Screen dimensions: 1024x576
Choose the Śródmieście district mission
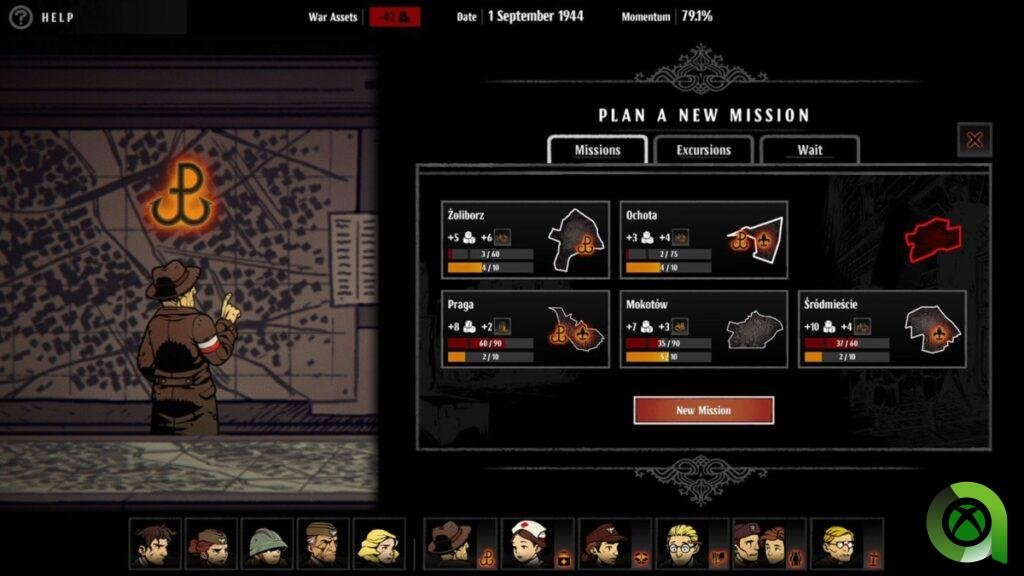click(x=882, y=329)
